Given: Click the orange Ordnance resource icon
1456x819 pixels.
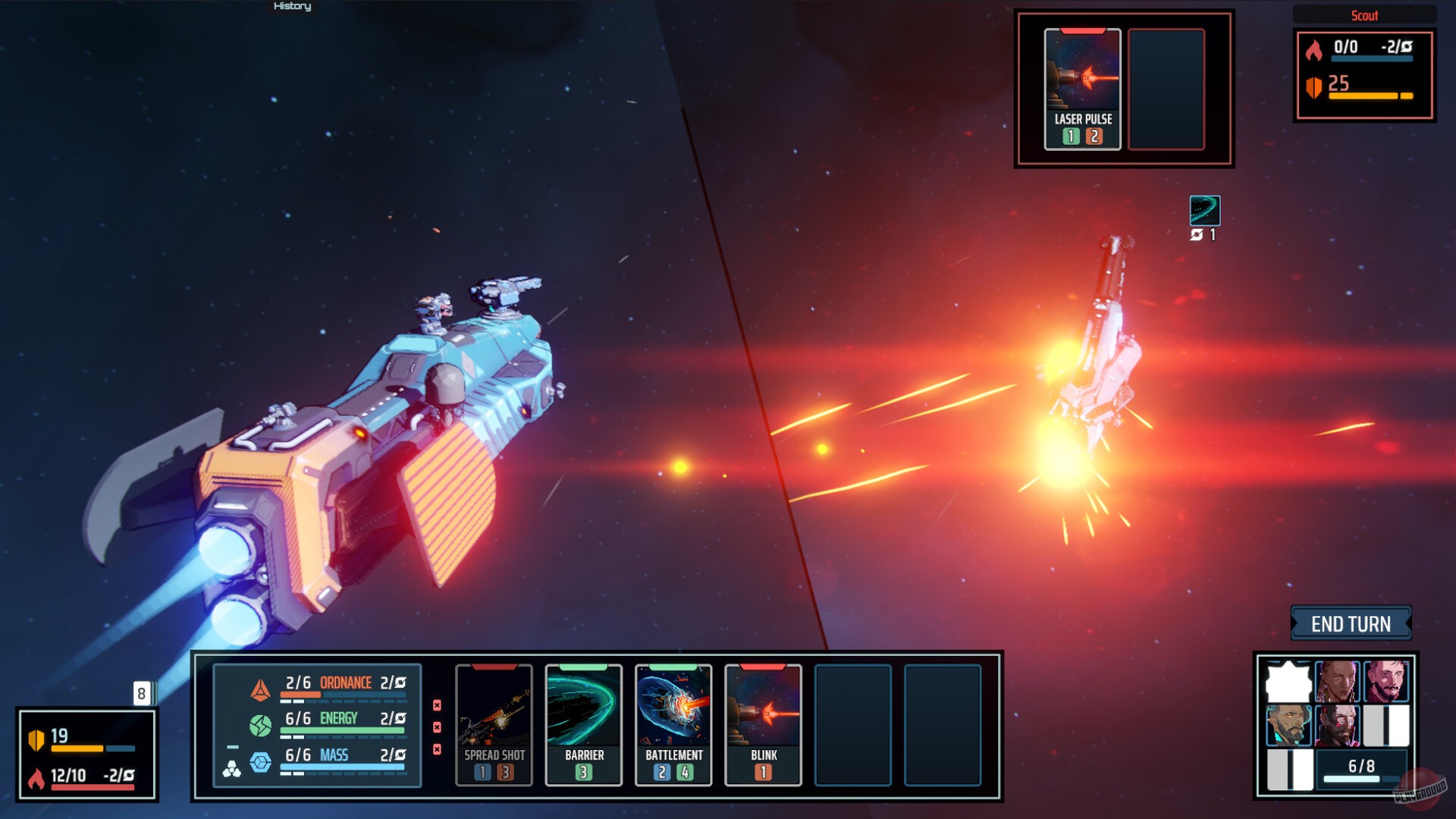Looking at the screenshot, I should (260, 689).
